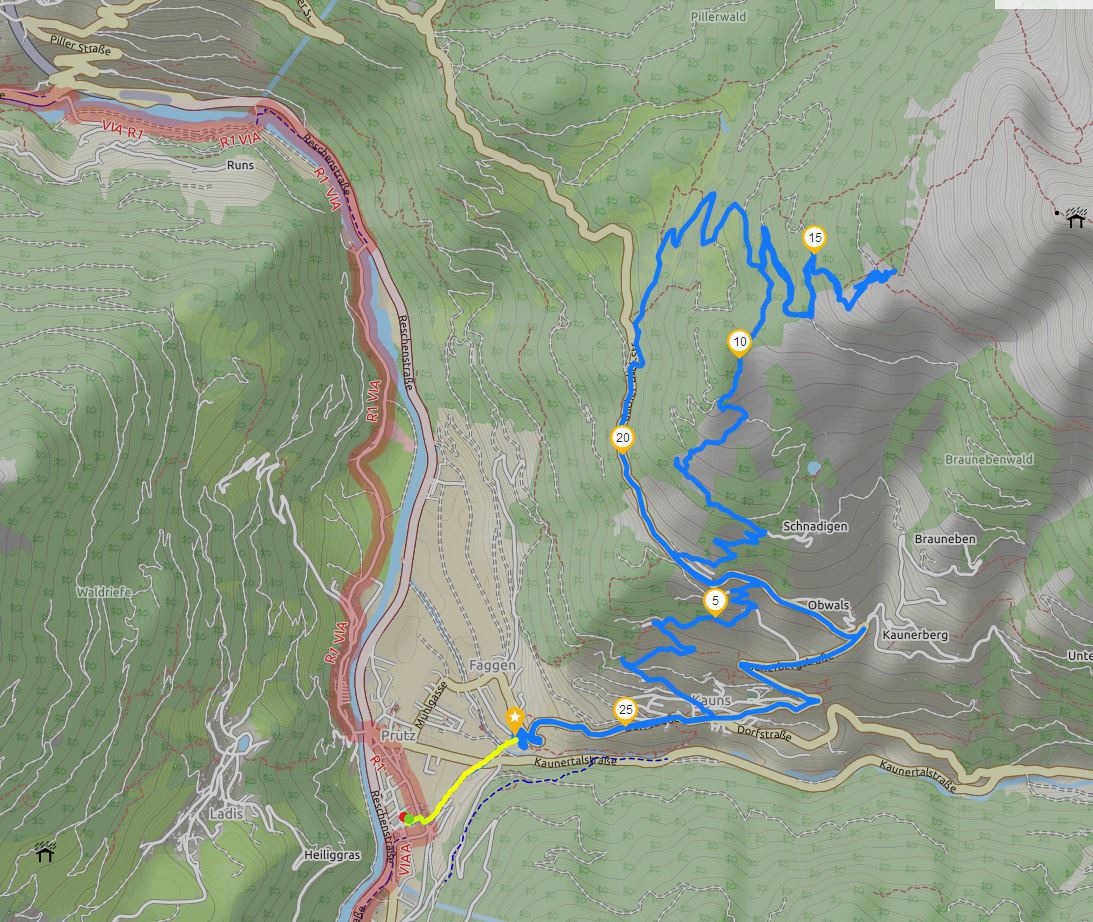The width and height of the screenshot is (1093, 922).
Task: Select the kilometer 25 route marker
Action: click(625, 710)
